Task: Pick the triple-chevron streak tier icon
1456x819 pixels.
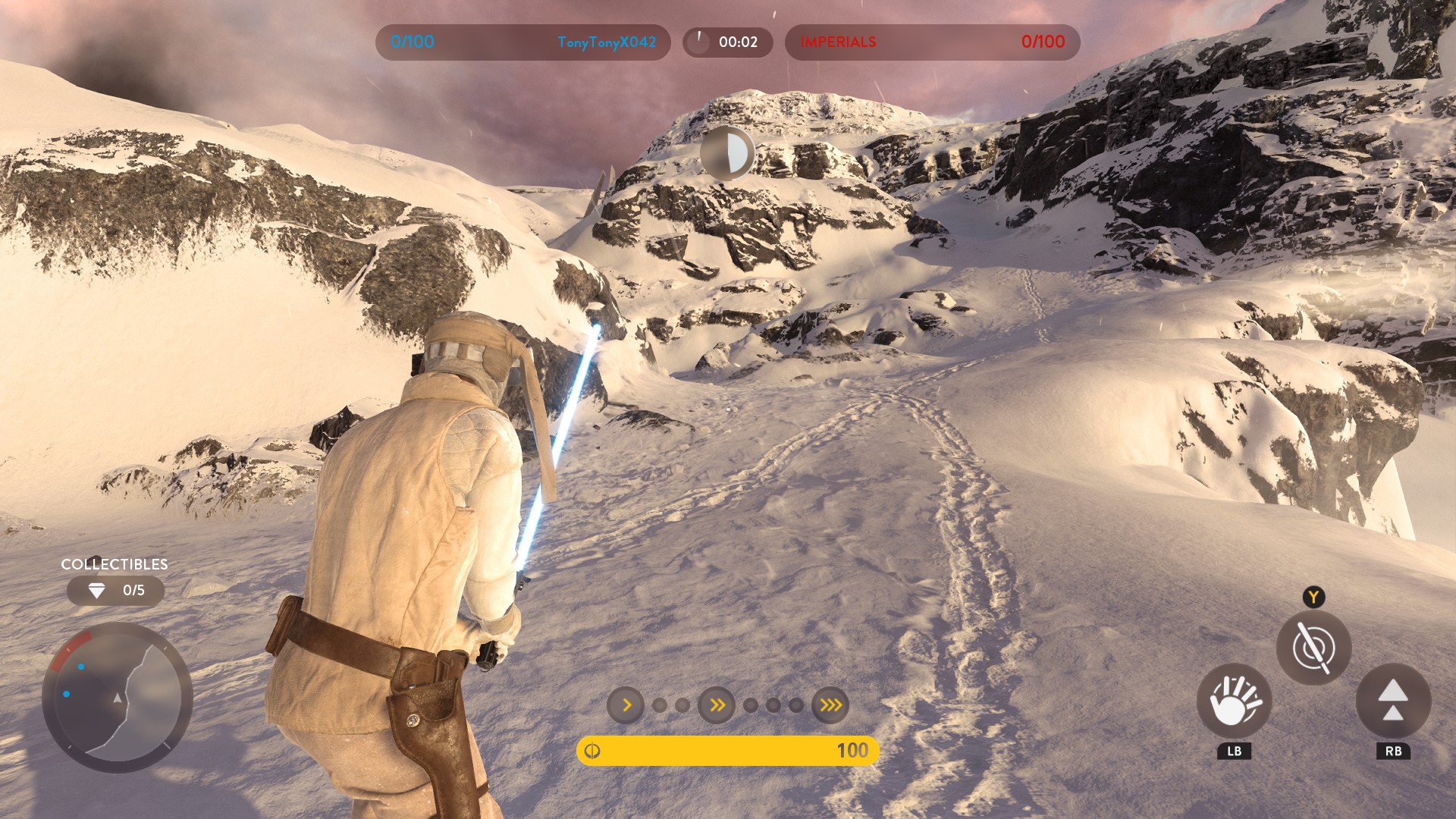Action: point(830,705)
